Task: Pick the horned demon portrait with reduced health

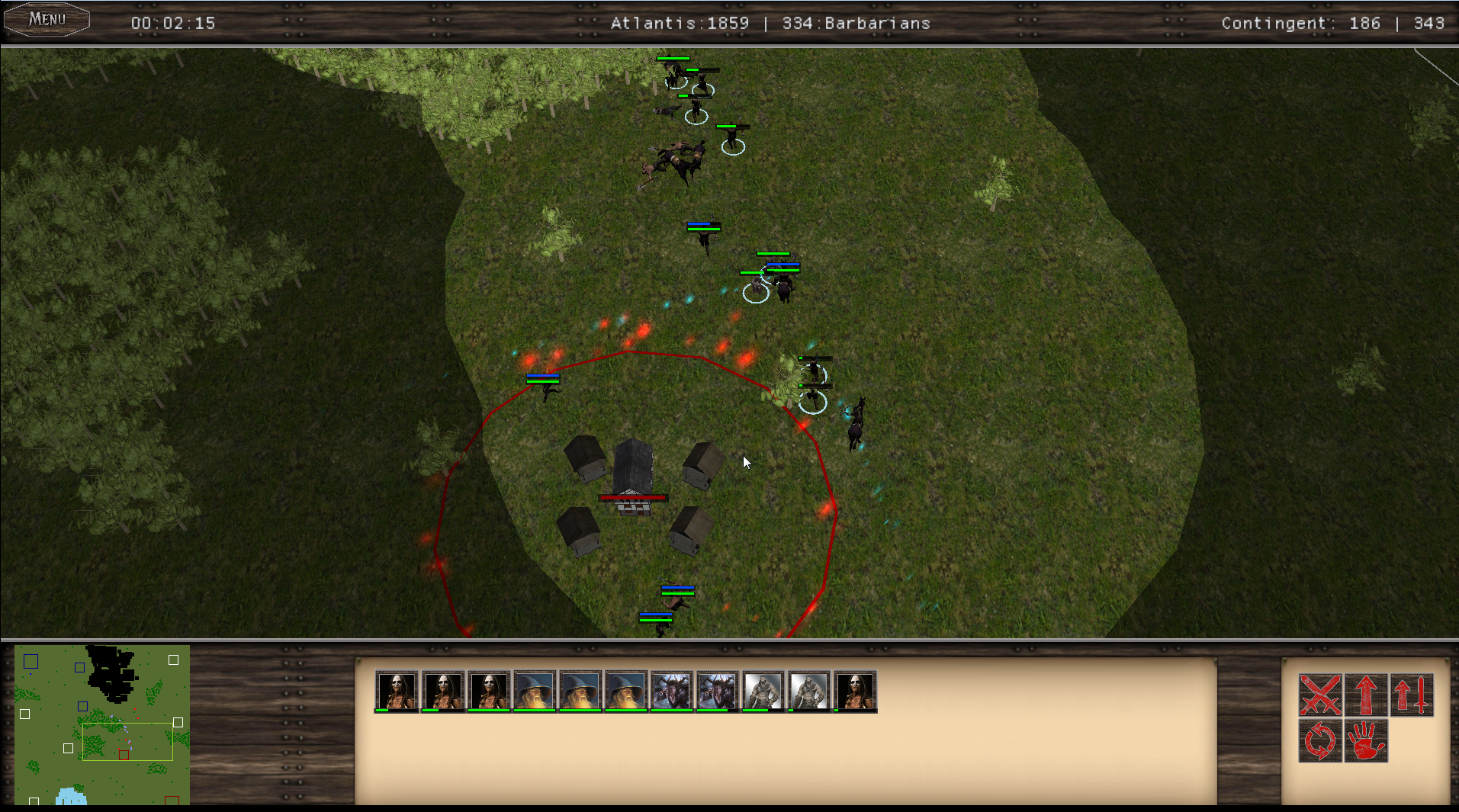Action: click(718, 691)
